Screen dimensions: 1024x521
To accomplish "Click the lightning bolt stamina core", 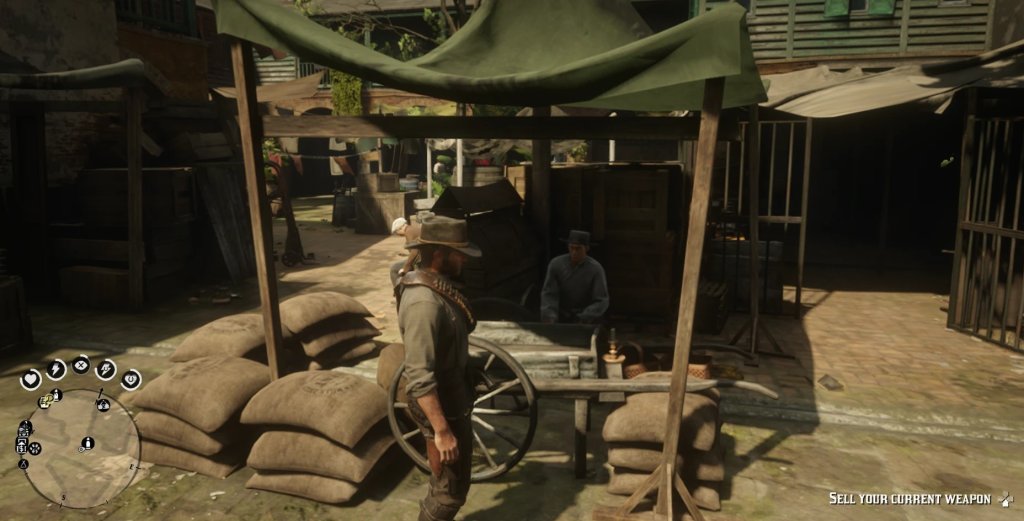I will 54,368.
